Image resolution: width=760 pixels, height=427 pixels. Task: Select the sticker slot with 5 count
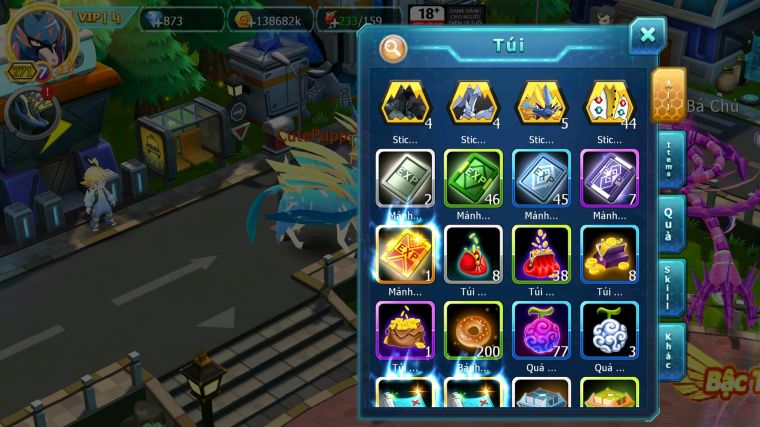(x=541, y=103)
